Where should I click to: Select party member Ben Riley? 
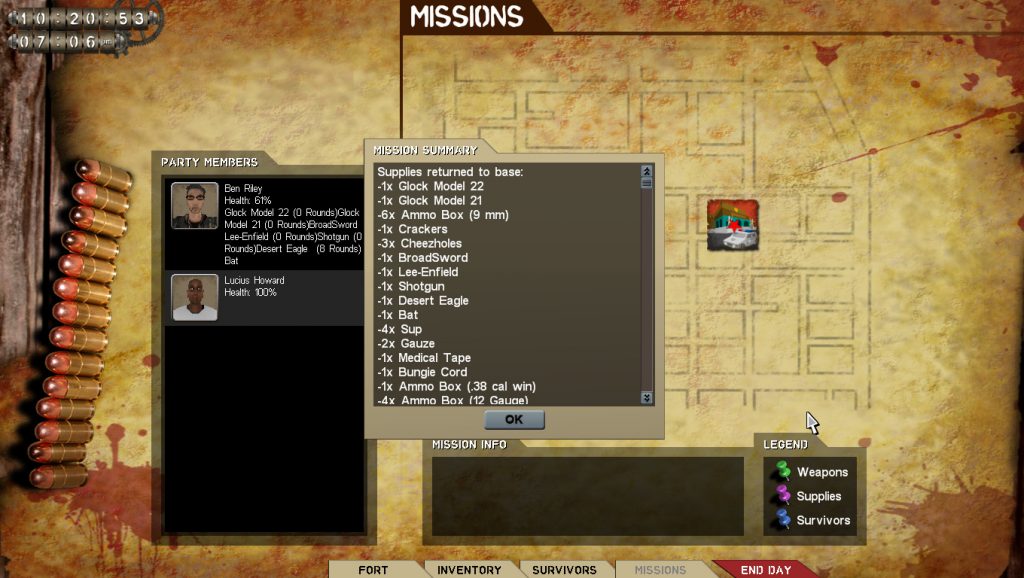(264, 224)
